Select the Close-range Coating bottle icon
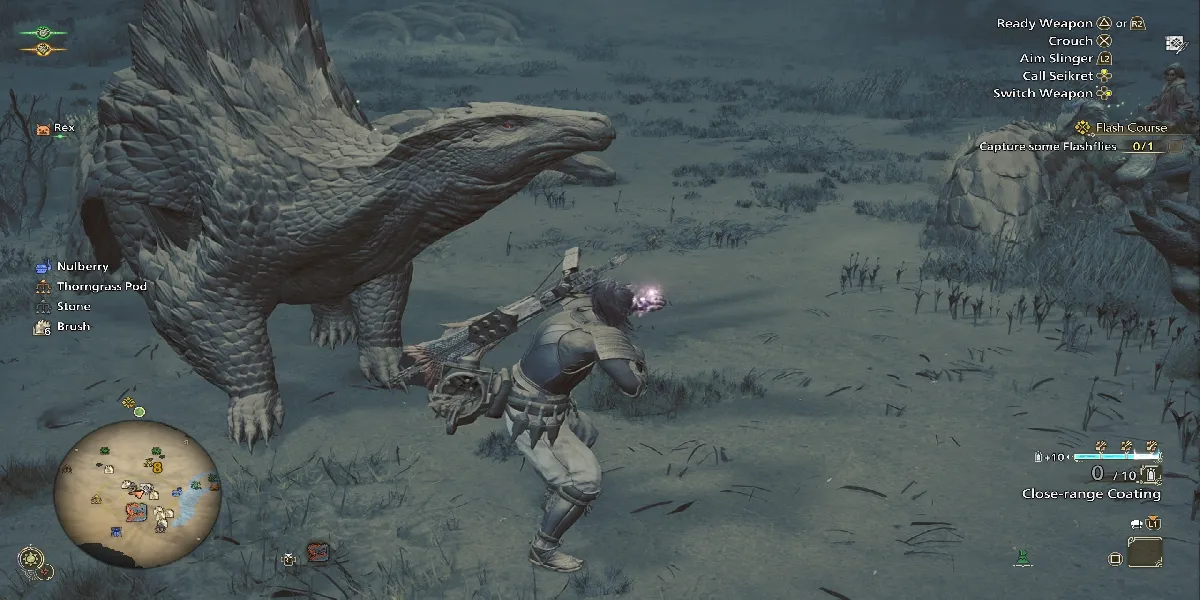 click(x=1149, y=475)
